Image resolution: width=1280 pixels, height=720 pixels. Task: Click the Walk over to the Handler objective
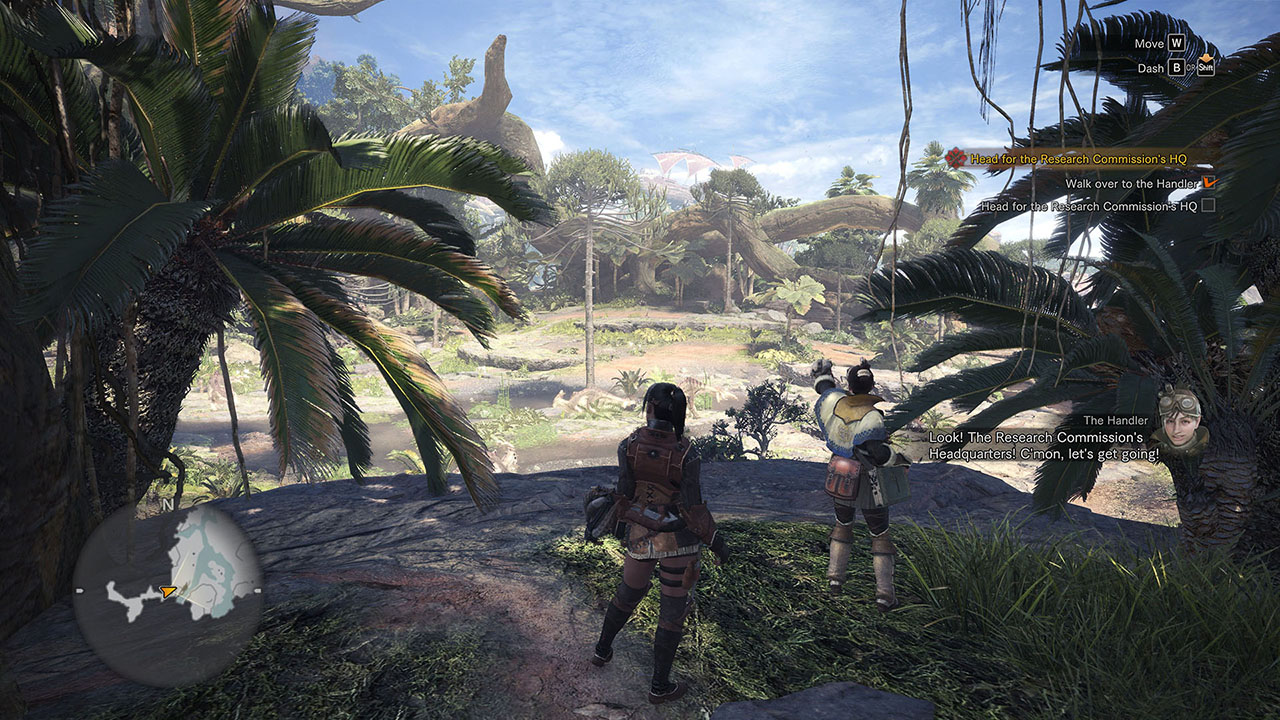click(x=1131, y=184)
